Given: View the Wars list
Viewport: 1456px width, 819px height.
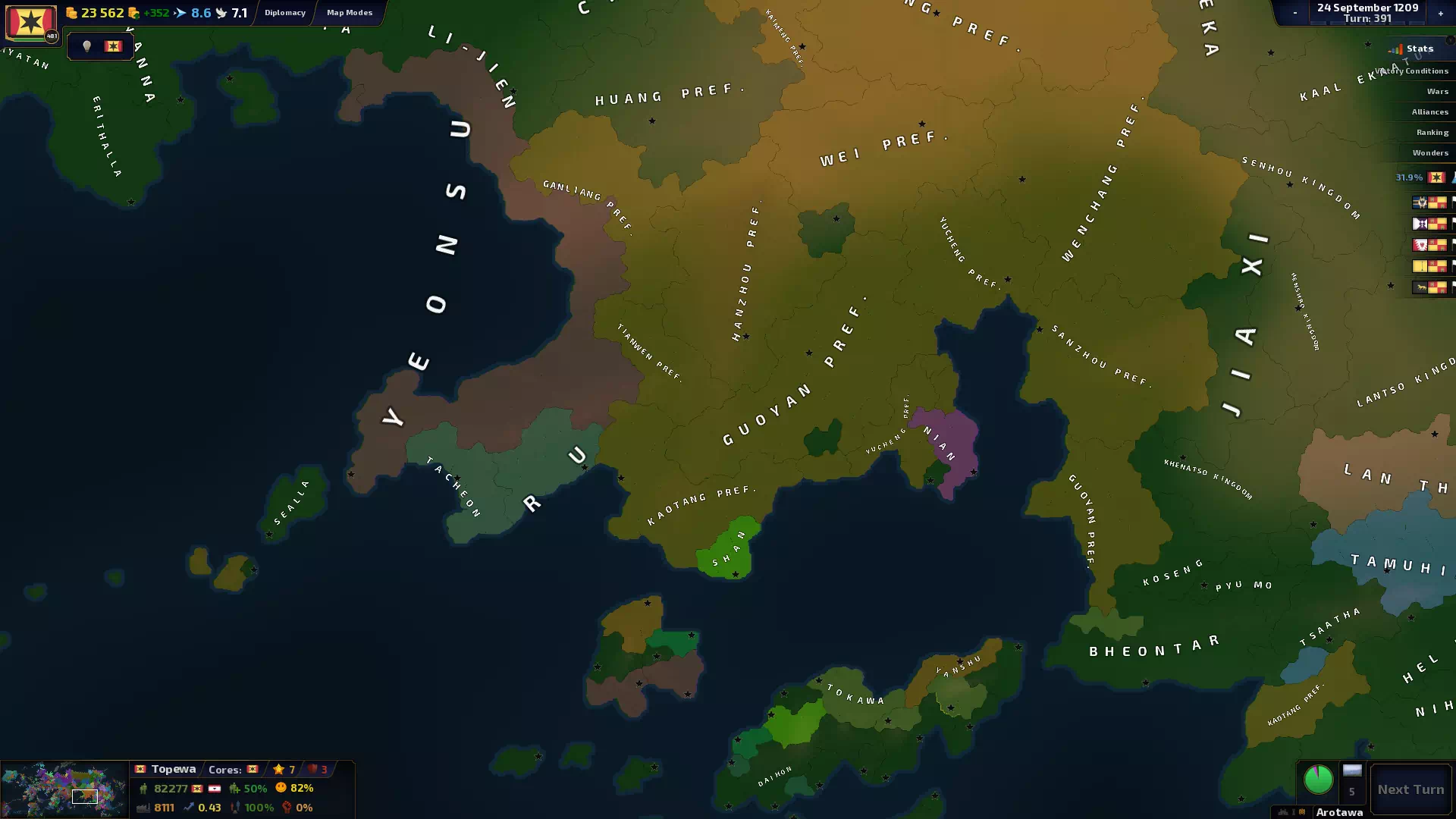Looking at the screenshot, I should pos(1436,91).
